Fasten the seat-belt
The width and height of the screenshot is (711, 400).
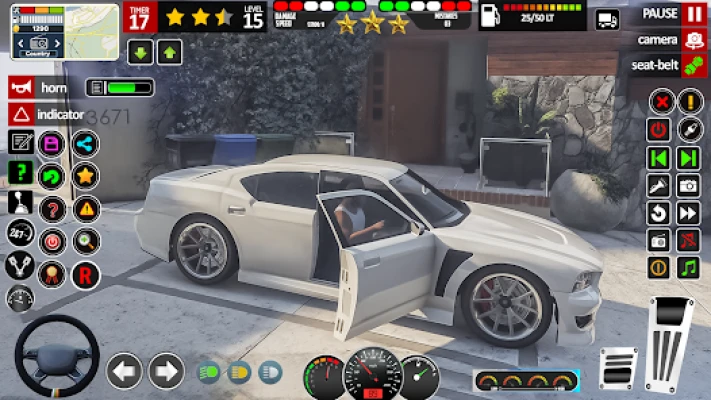693,66
